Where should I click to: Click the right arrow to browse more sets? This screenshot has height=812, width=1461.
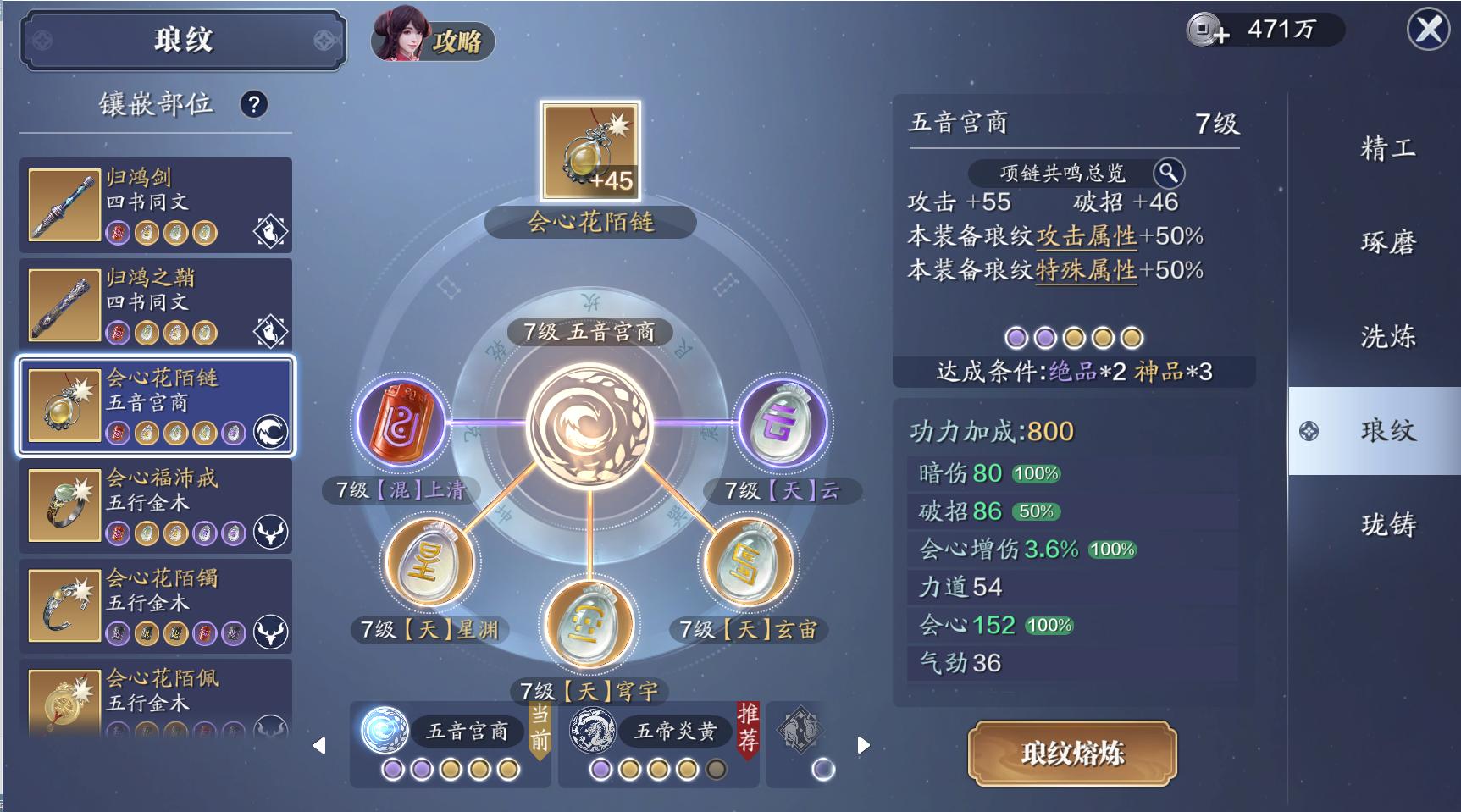862,746
